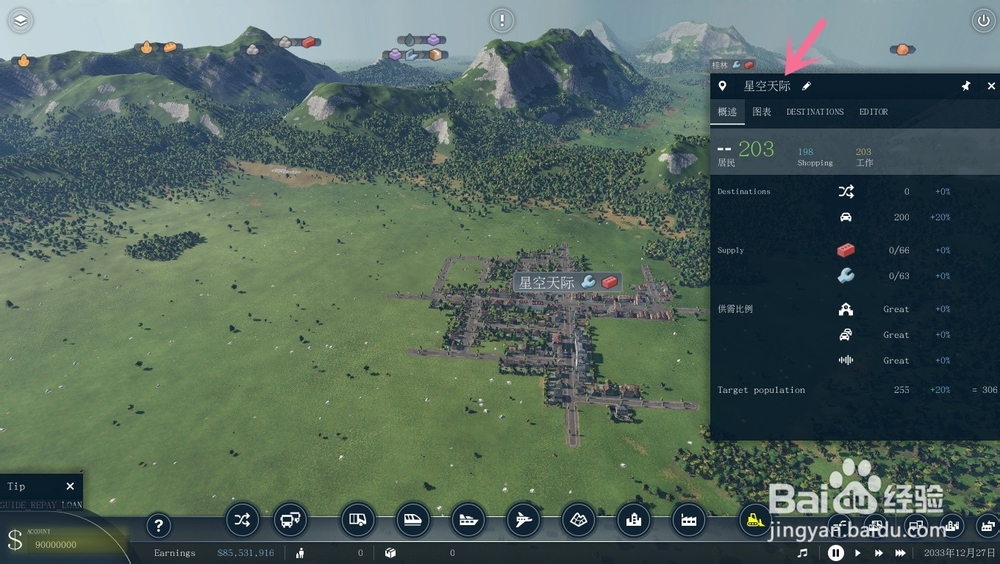The image size is (1000, 564).
Task: Switch to the 图表 tab
Action: pos(762,112)
